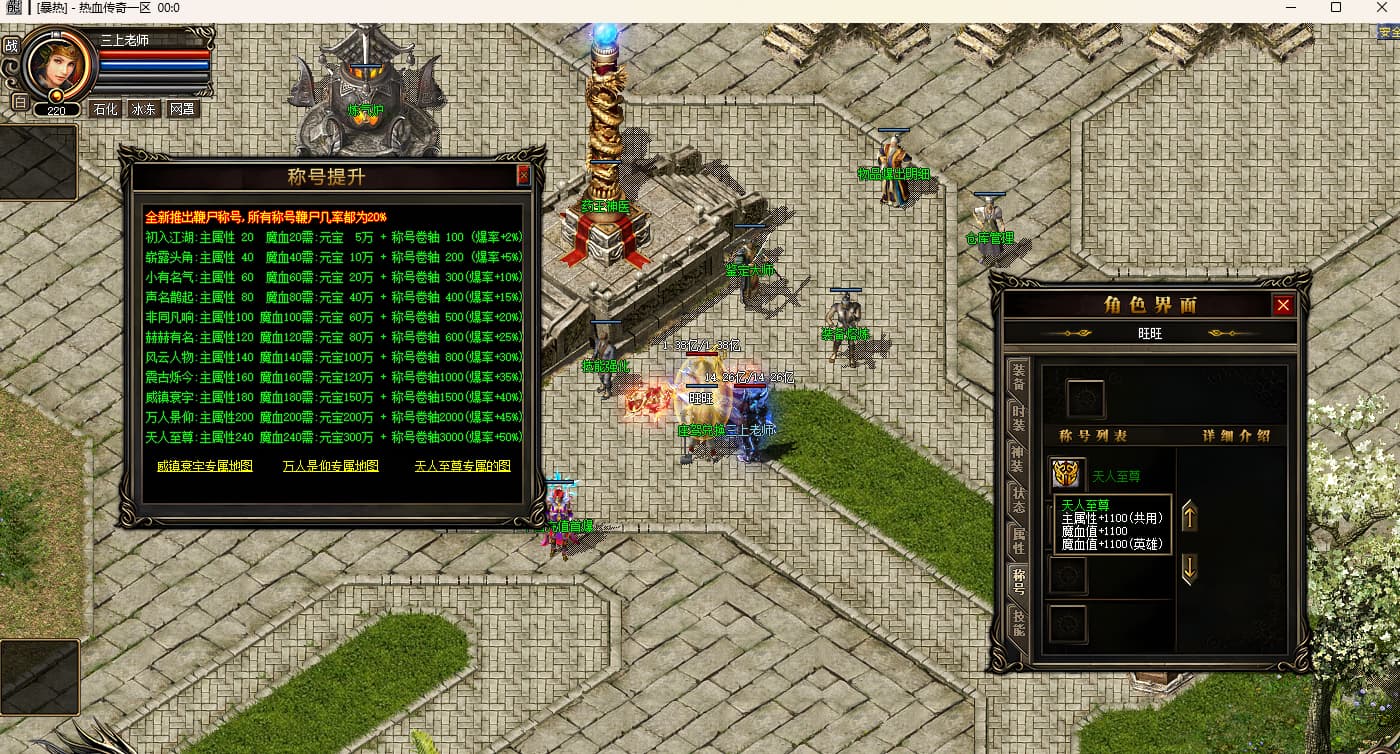
Task: Select the 天人至尊 title icon
Action: pos(1067,474)
